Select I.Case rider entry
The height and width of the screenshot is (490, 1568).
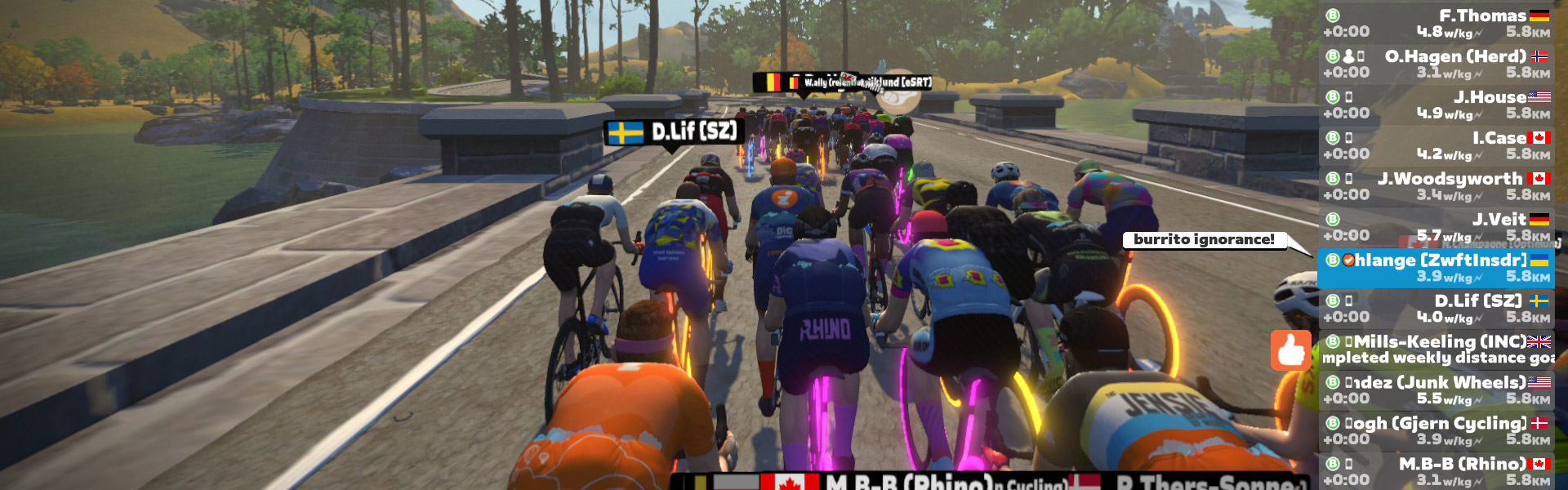click(1437, 145)
